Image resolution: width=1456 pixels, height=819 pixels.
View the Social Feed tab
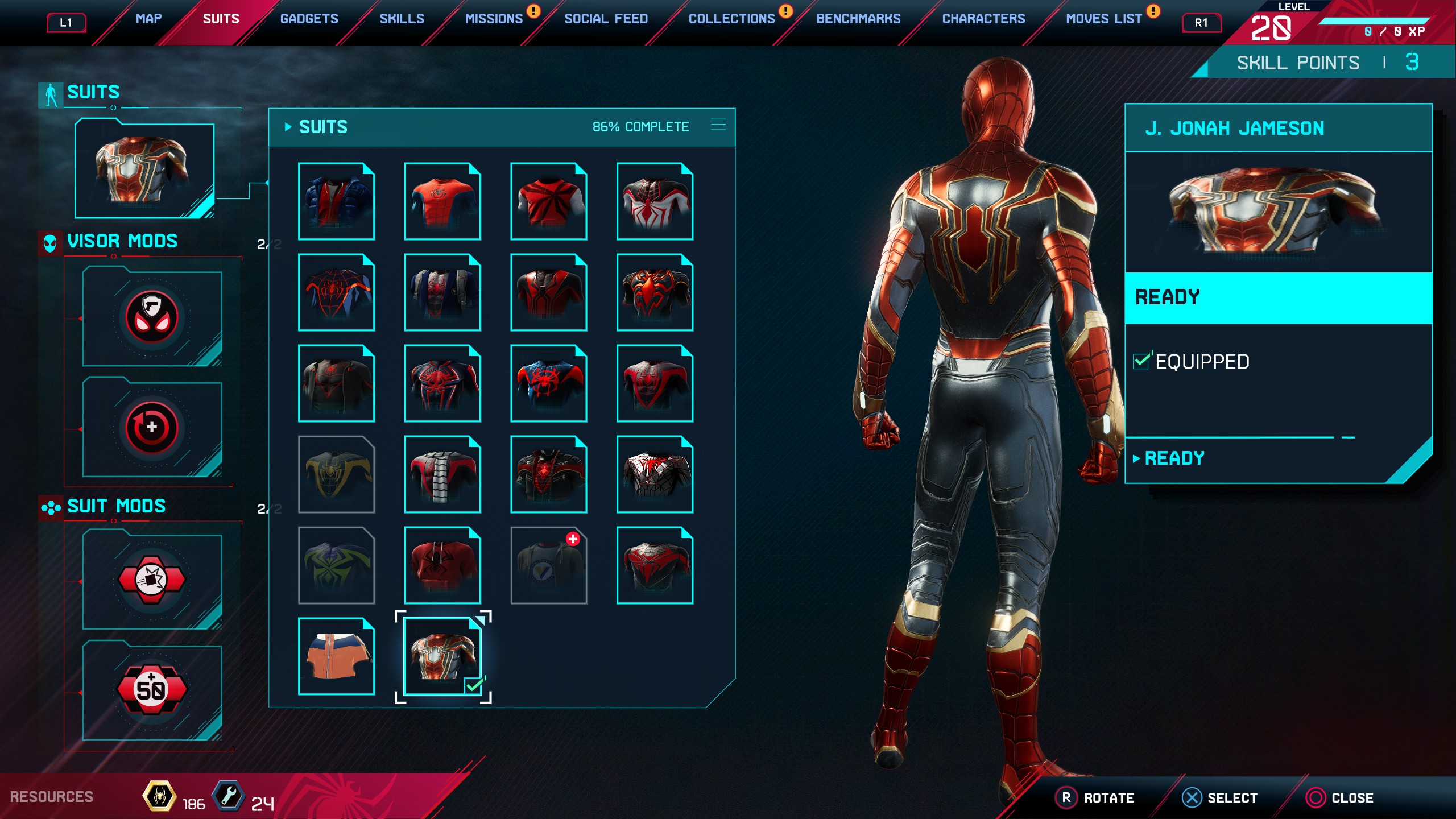pyautogui.click(x=606, y=19)
